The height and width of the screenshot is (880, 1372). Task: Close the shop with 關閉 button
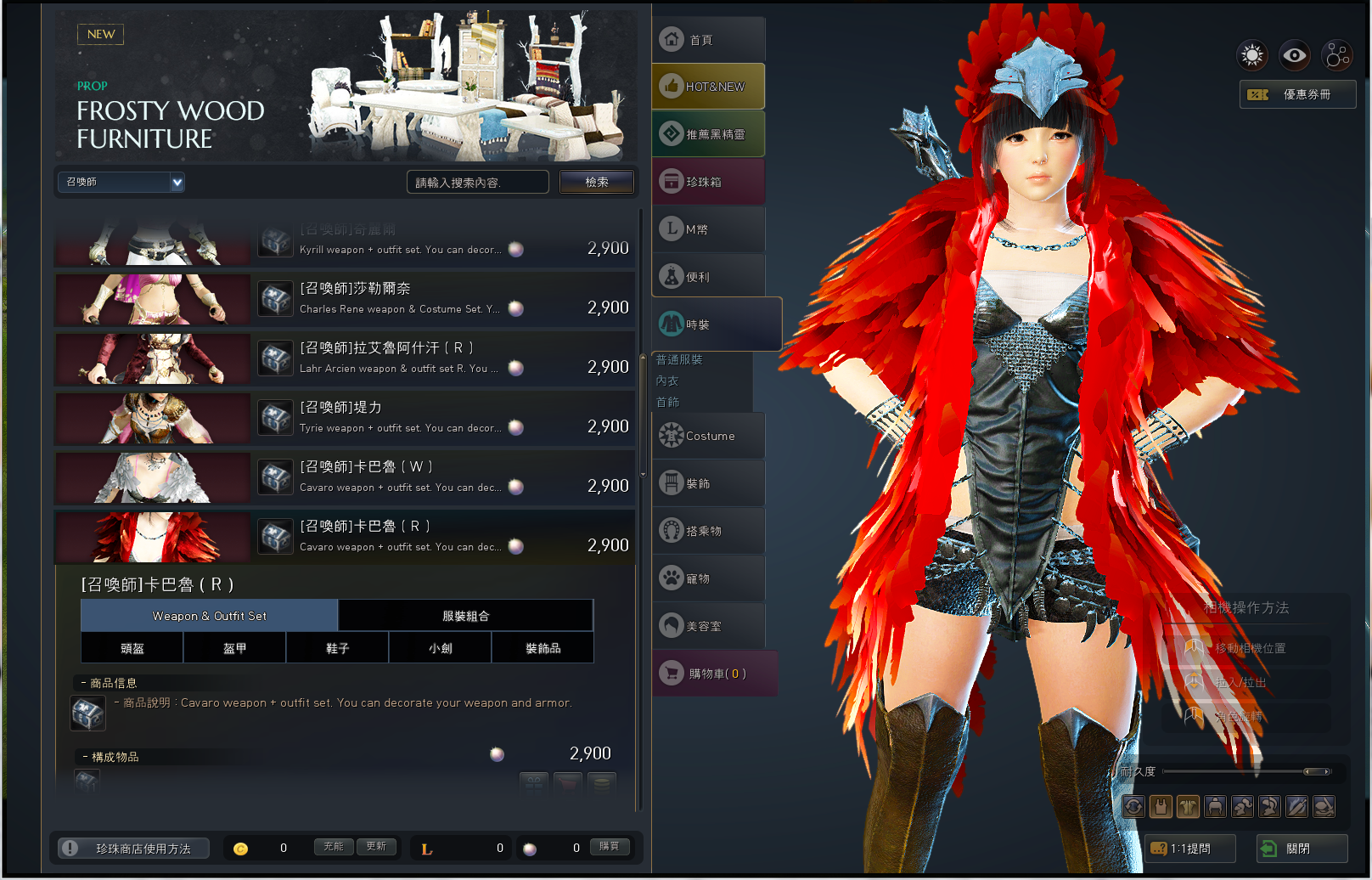pyautogui.click(x=1302, y=849)
